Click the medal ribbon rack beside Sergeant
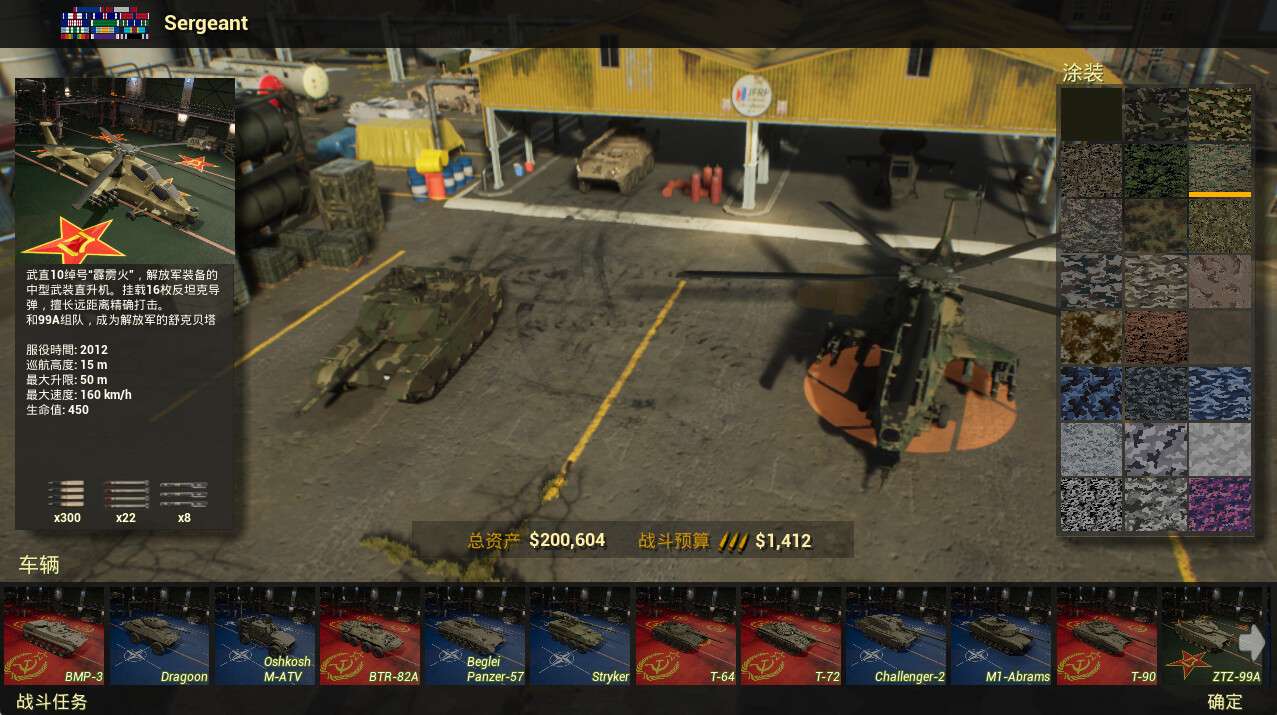The height and width of the screenshot is (715, 1277). pyautogui.click(x=105, y=24)
